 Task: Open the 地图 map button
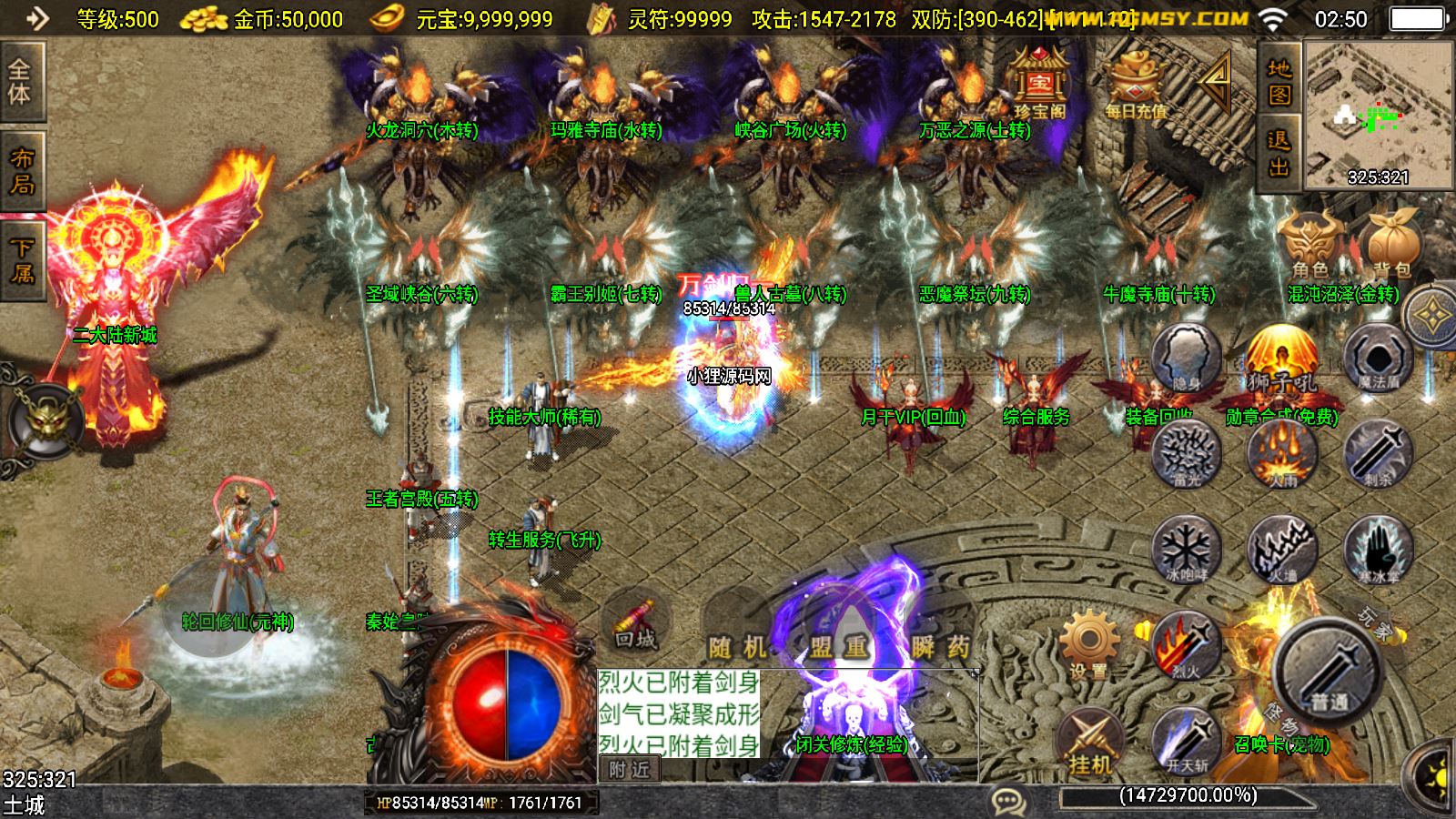click(1279, 82)
